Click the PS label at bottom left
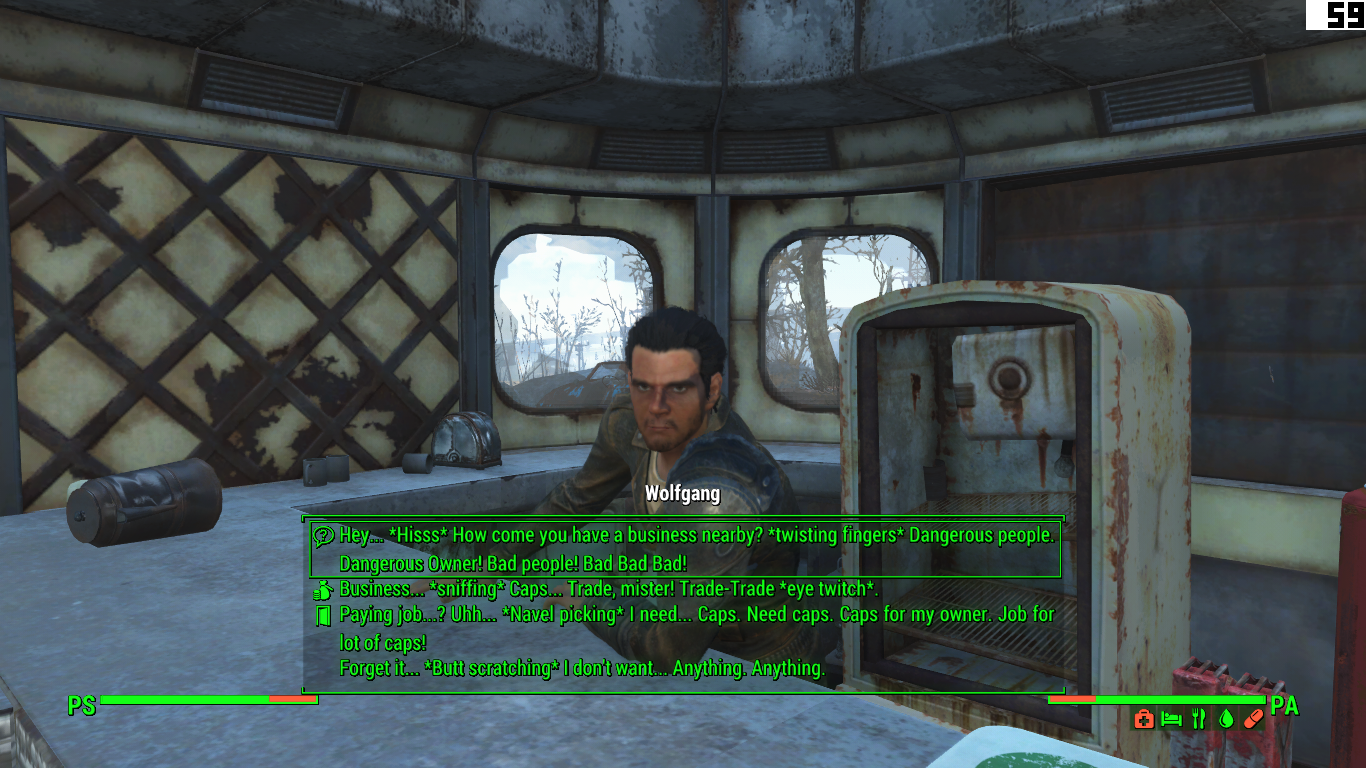This screenshot has height=768, width=1366. click(80, 705)
